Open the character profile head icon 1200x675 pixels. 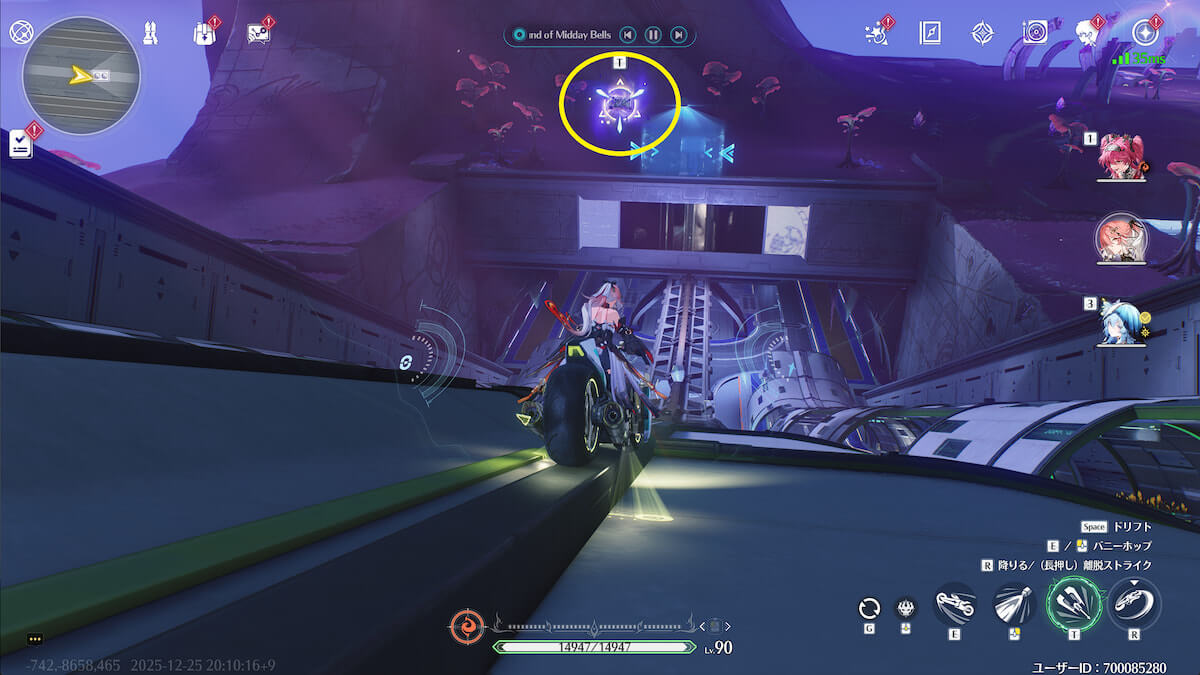(x=1087, y=33)
